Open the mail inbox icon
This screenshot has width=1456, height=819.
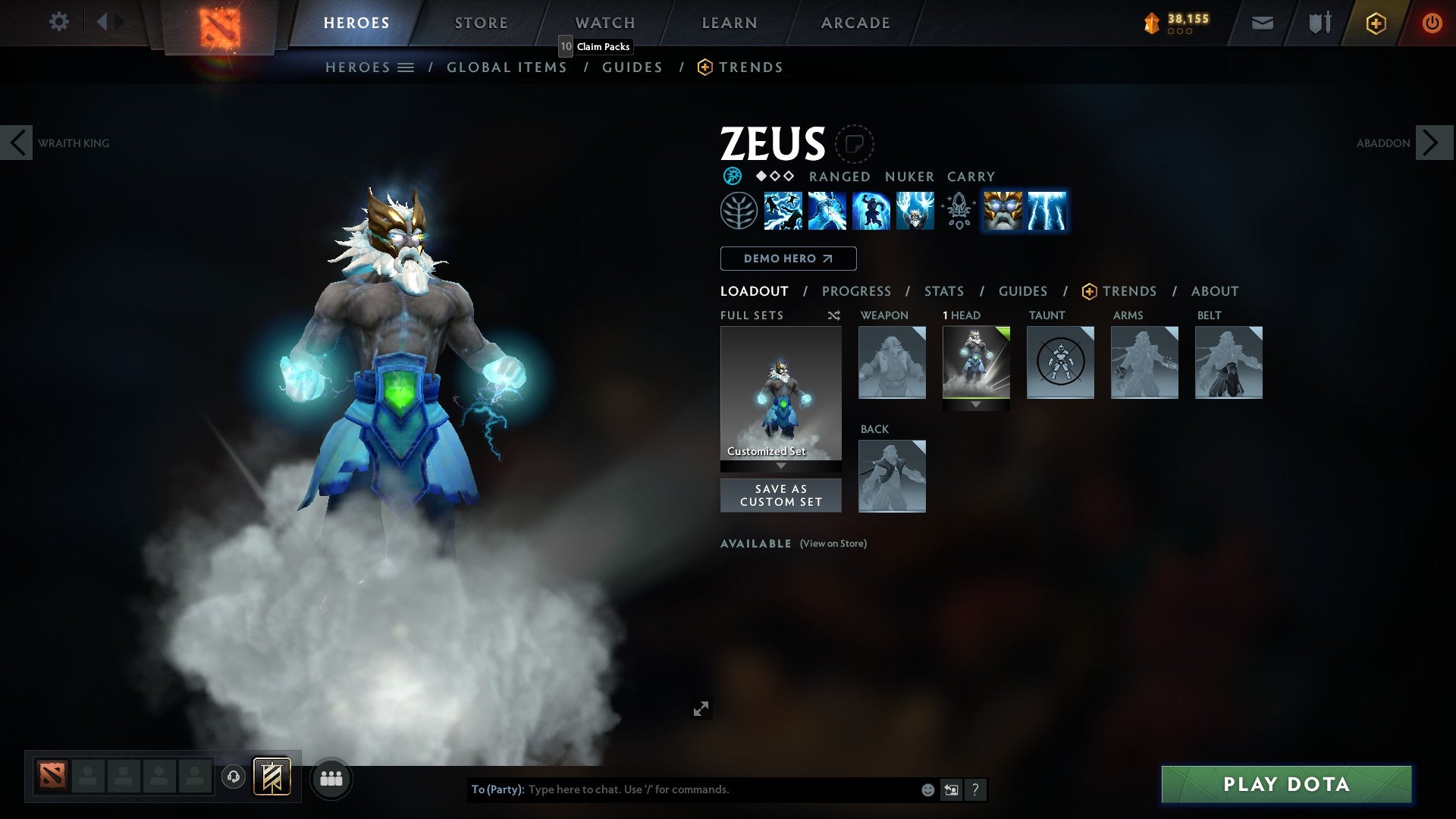[1262, 22]
